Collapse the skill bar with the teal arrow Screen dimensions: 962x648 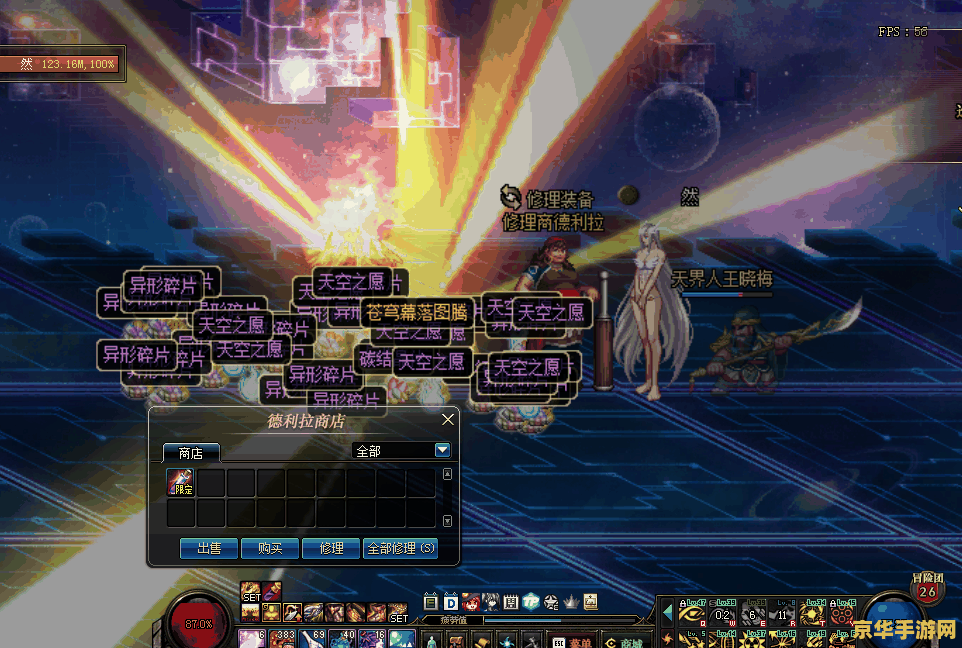pos(667,612)
